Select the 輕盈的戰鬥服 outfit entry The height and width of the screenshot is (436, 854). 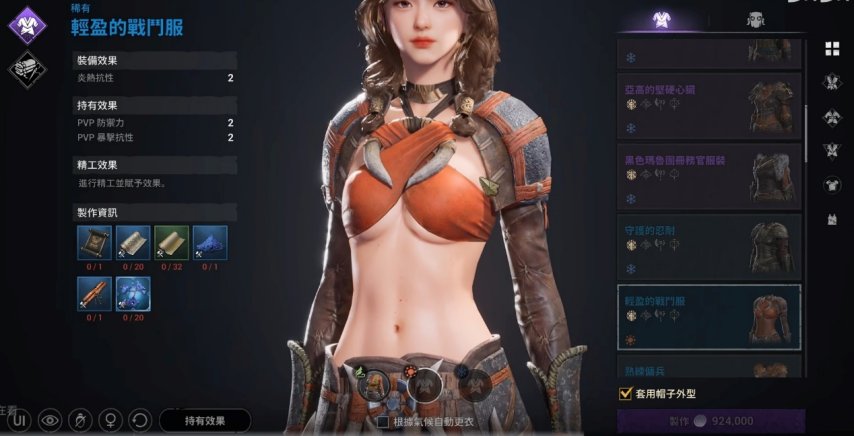click(x=709, y=316)
